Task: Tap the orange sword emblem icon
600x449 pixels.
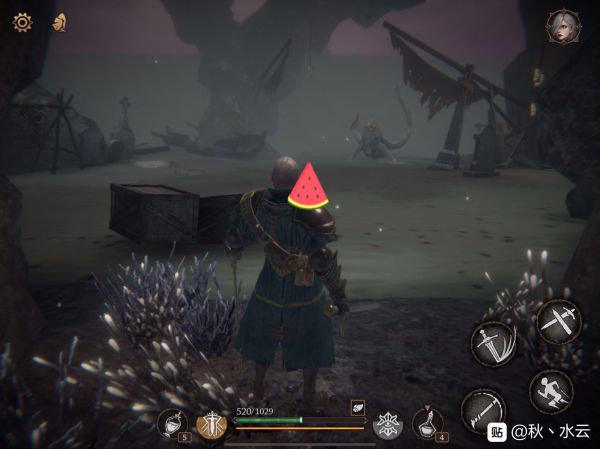Action: pos(211,425)
